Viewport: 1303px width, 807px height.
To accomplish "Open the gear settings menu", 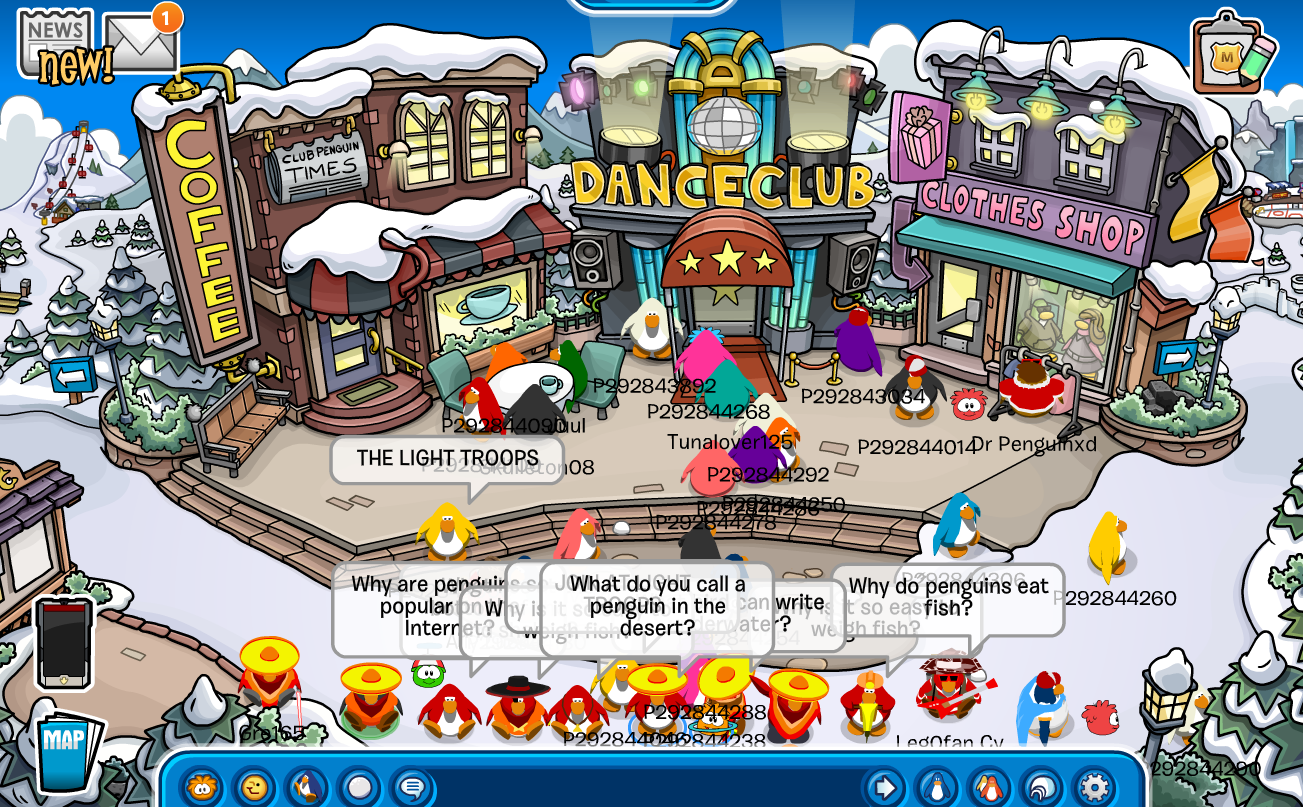I will [1094, 787].
